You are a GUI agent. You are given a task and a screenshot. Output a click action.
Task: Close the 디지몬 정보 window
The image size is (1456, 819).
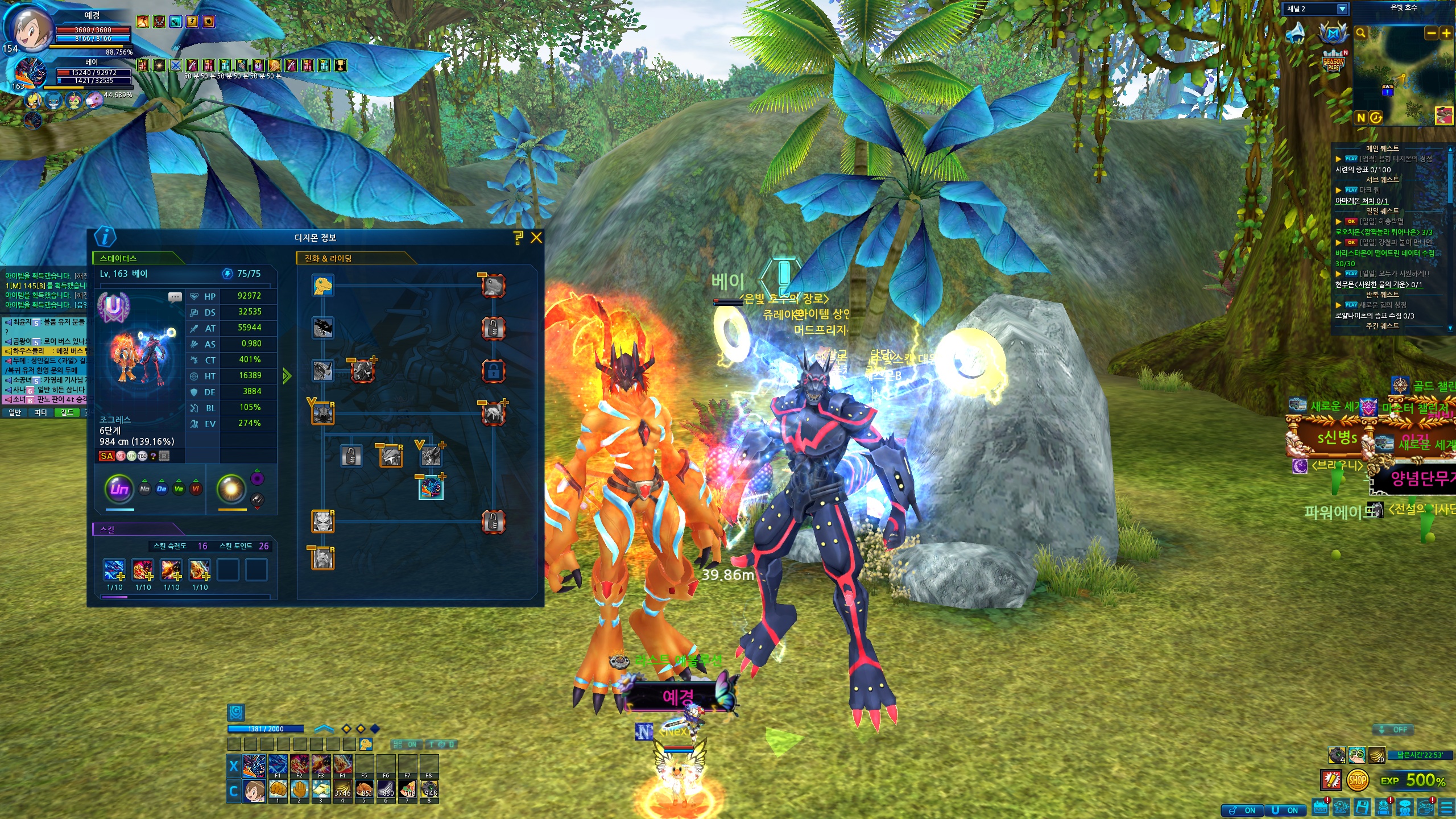pyautogui.click(x=536, y=238)
